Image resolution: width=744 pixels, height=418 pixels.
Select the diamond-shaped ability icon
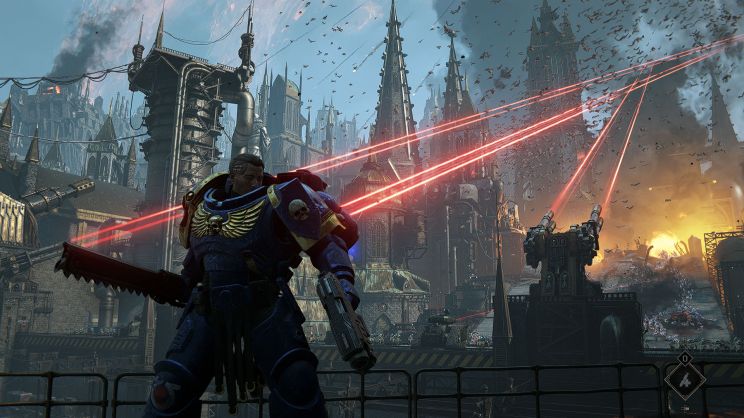coord(685,381)
